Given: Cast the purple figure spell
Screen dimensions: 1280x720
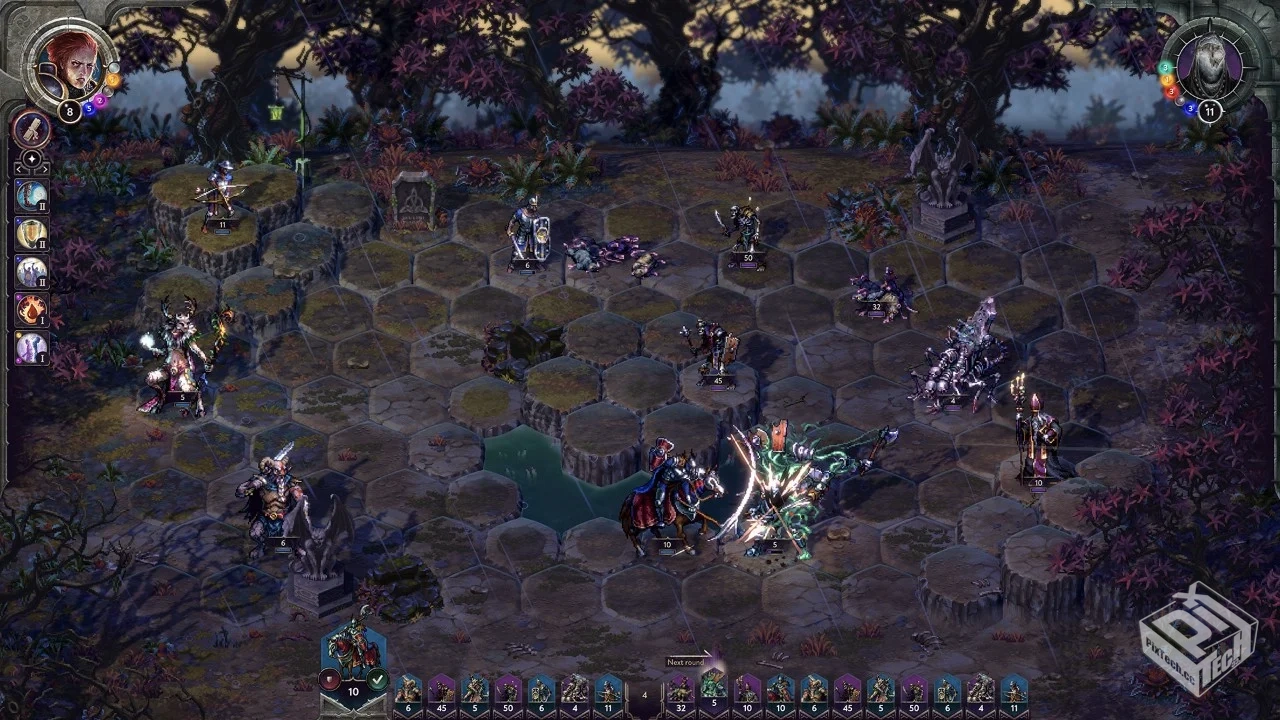Looking at the screenshot, I should 32,348.
